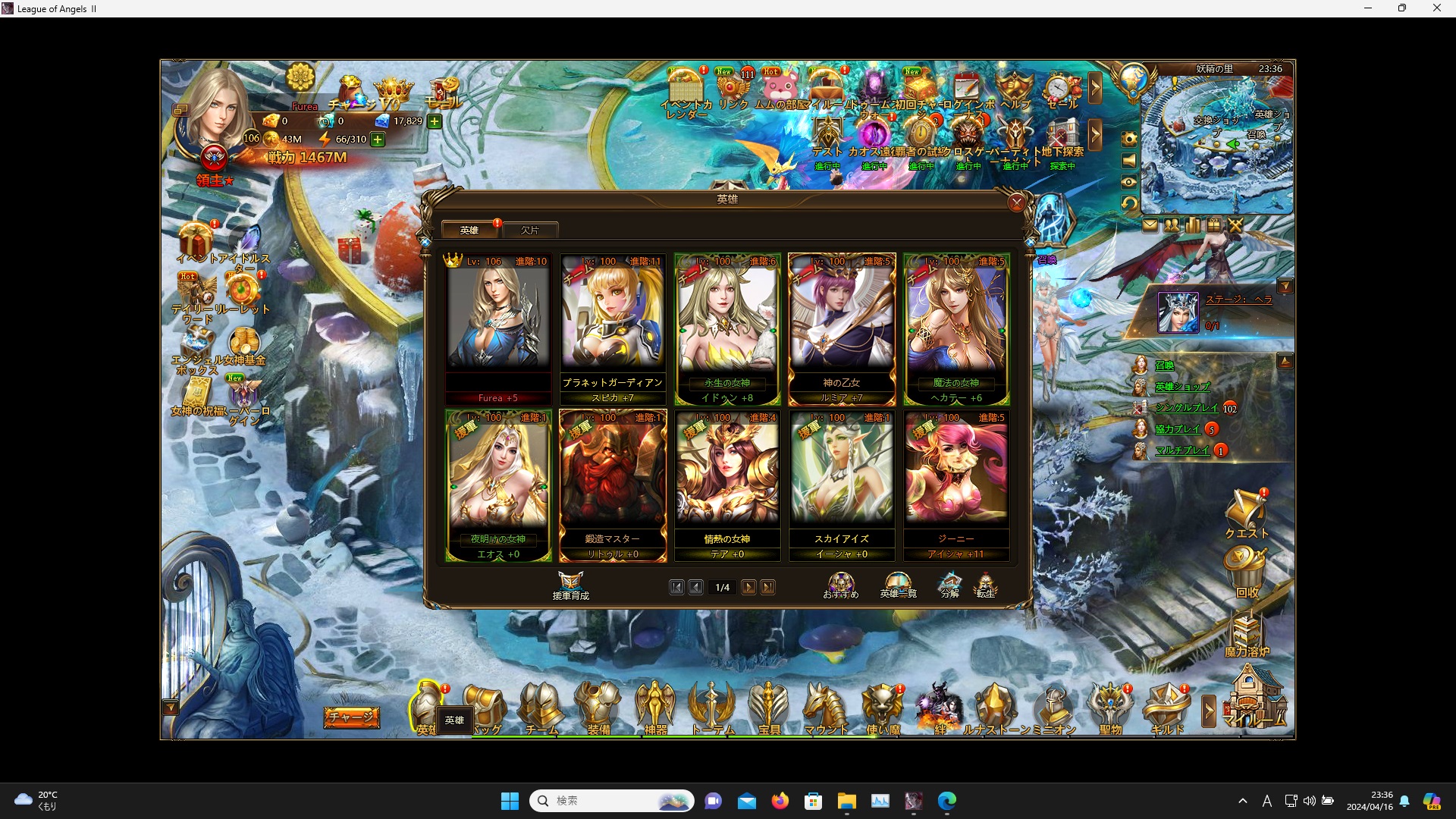
Task: Click the energy plus button near 66/310
Action: (x=377, y=139)
